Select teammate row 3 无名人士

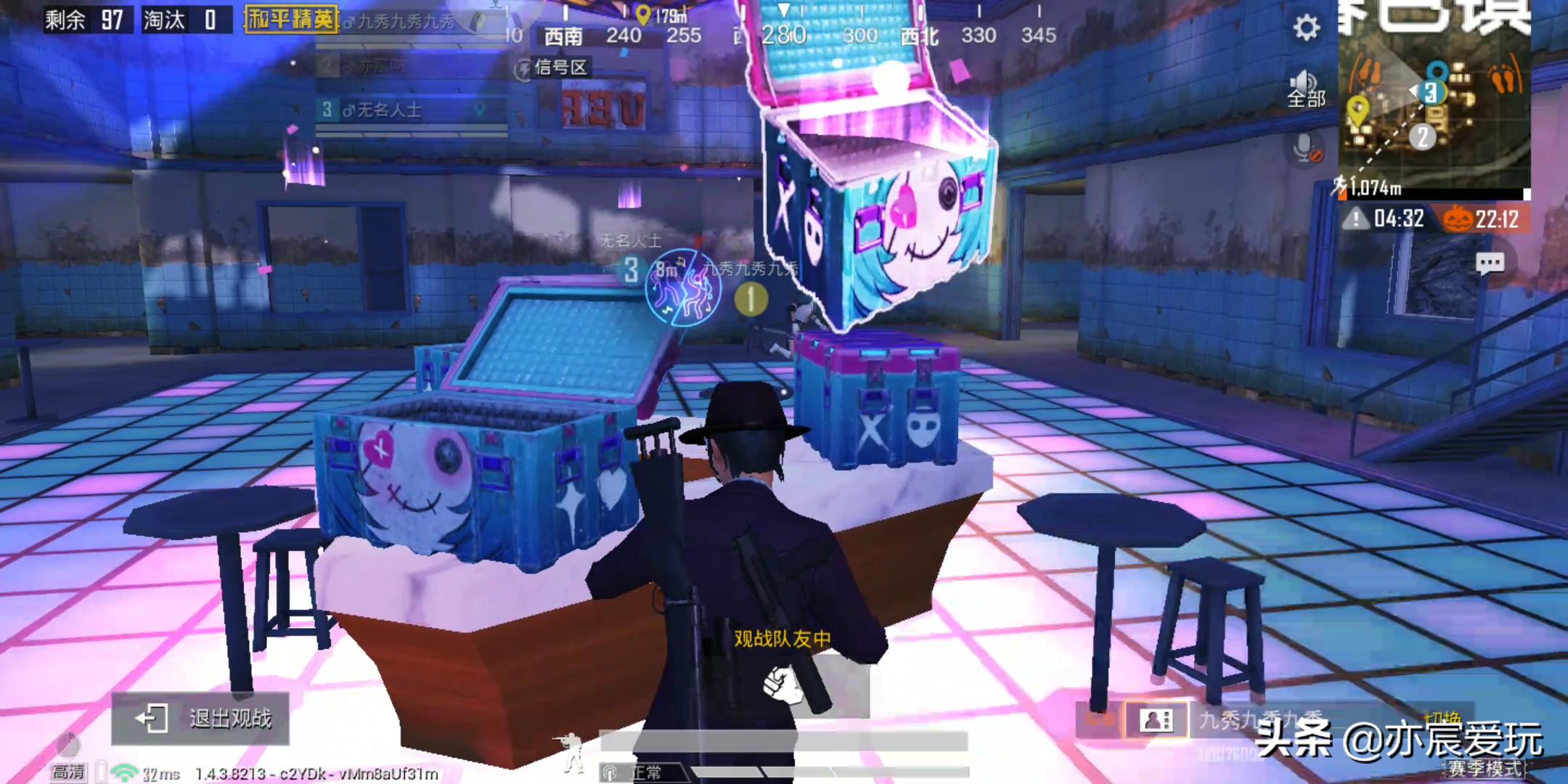click(410, 110)
